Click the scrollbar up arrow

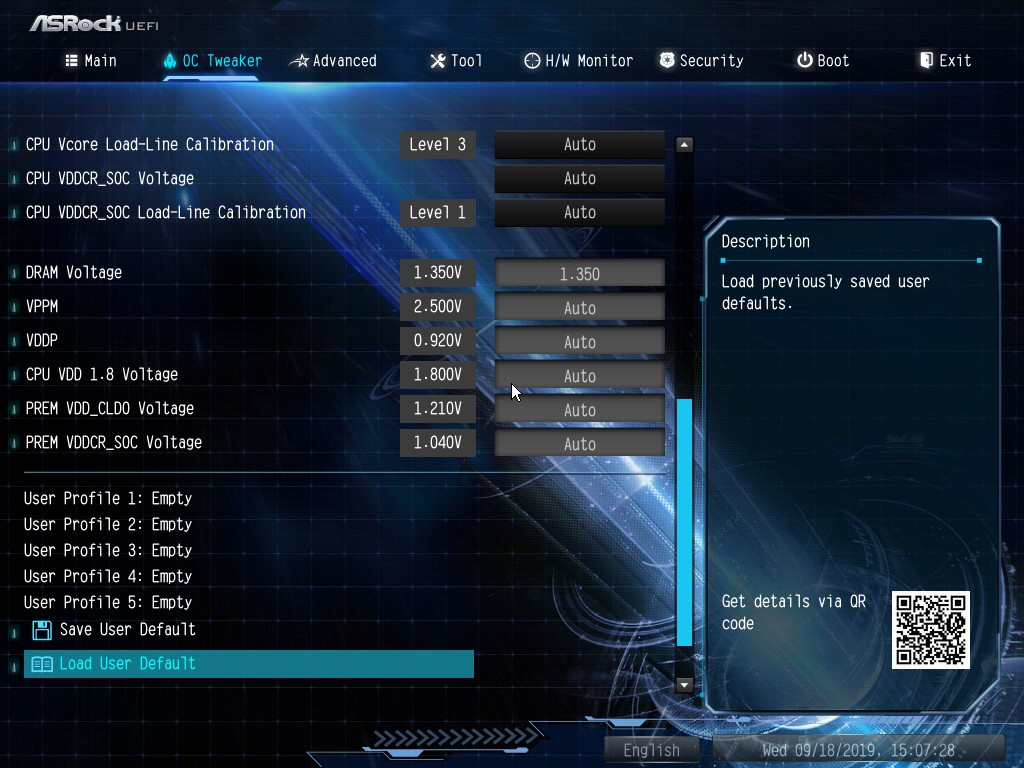[684, 145]
